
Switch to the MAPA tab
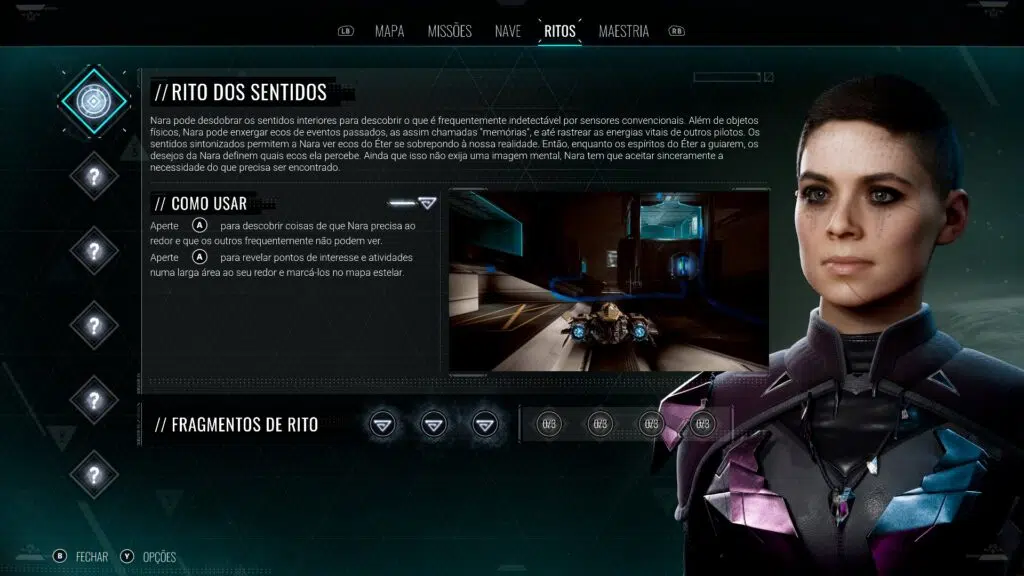389,31
